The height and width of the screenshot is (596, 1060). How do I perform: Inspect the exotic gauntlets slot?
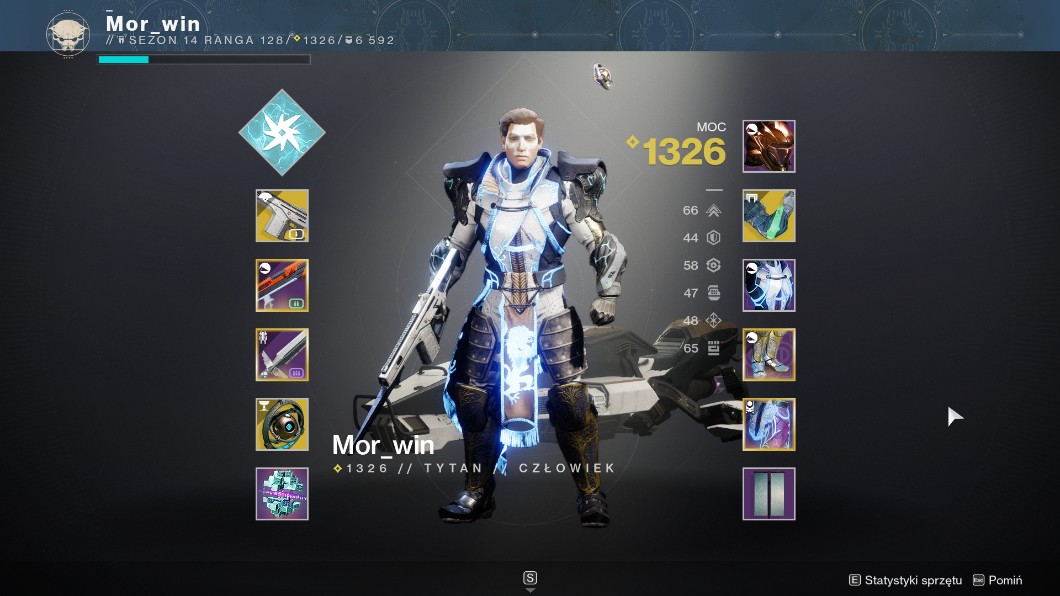point(769,216)
